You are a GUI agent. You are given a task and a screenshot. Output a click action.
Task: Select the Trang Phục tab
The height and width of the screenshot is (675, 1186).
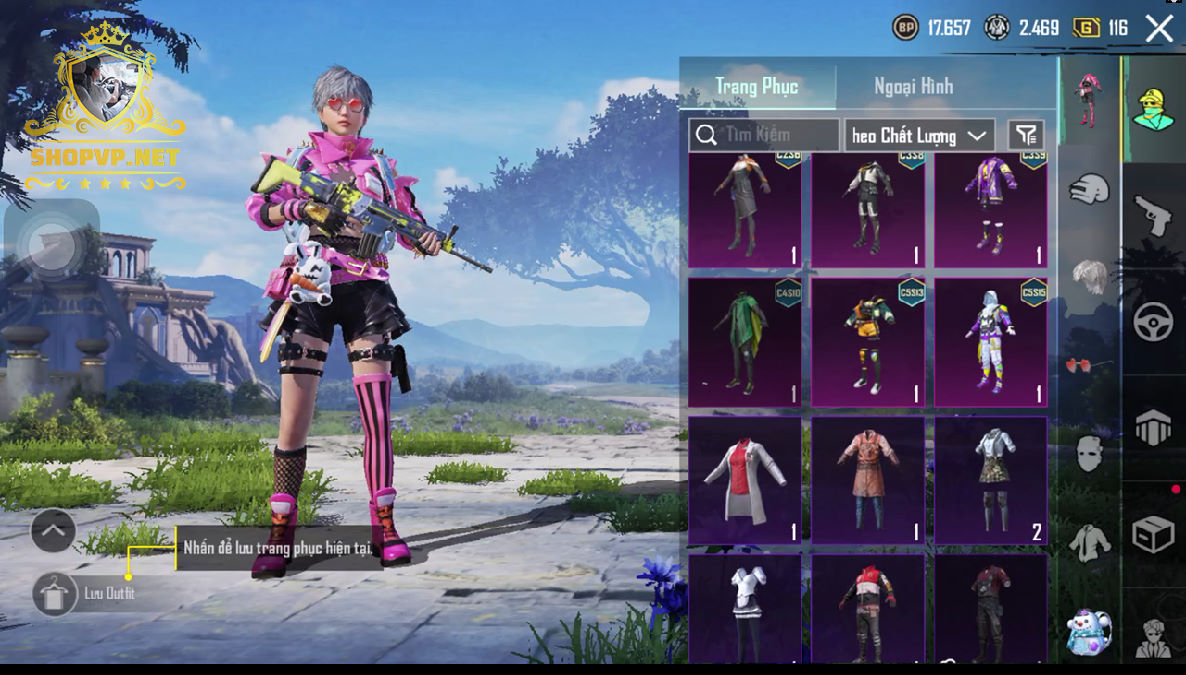pyautogui.click(x=756, y=86)
